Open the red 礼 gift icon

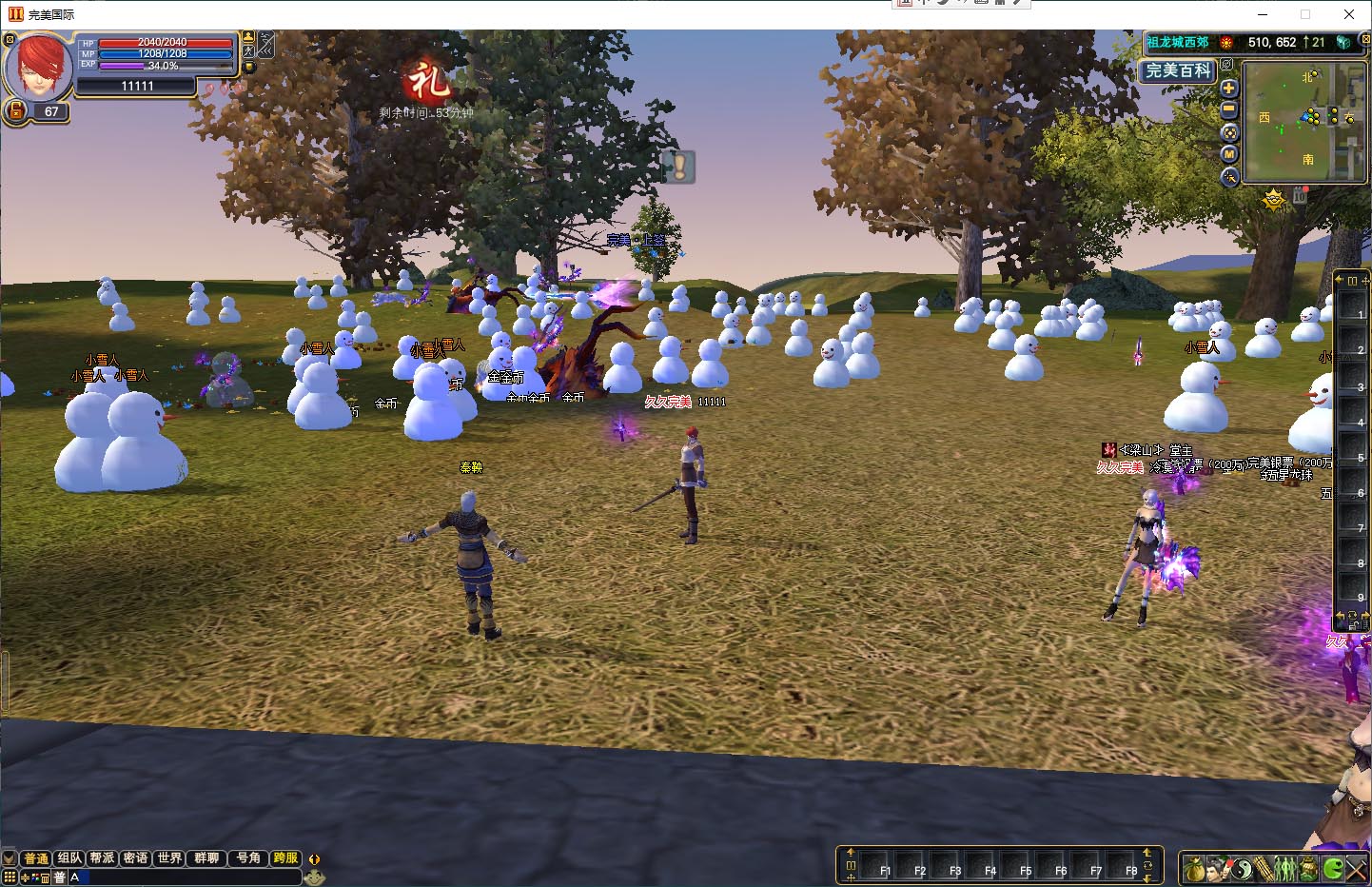pos(426,82)
